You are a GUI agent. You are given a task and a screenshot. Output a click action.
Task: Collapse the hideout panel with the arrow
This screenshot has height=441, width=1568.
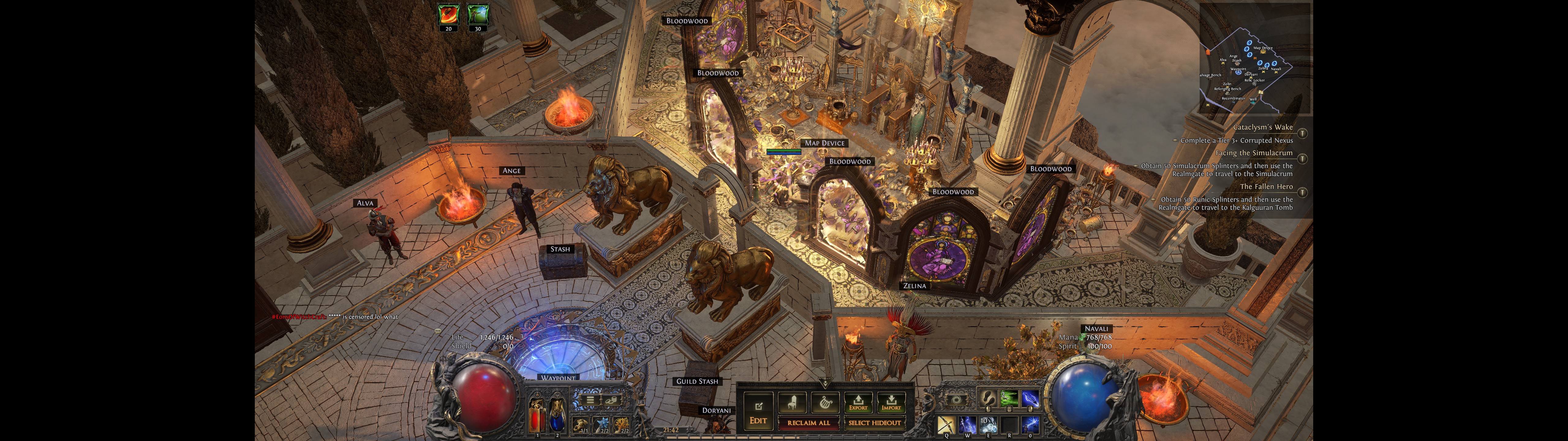(825, 383)
